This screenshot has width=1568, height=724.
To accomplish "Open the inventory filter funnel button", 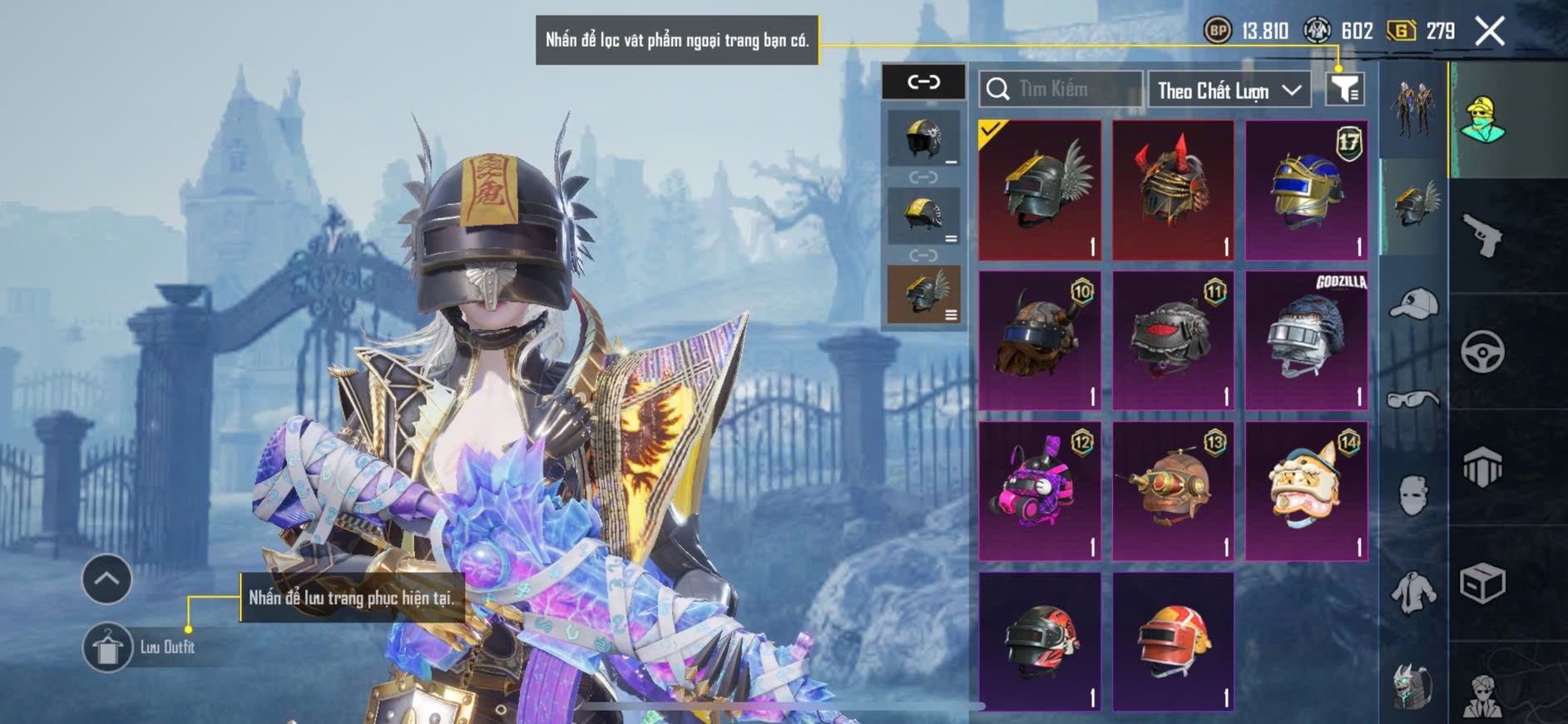I will (x=1344, y=89).
